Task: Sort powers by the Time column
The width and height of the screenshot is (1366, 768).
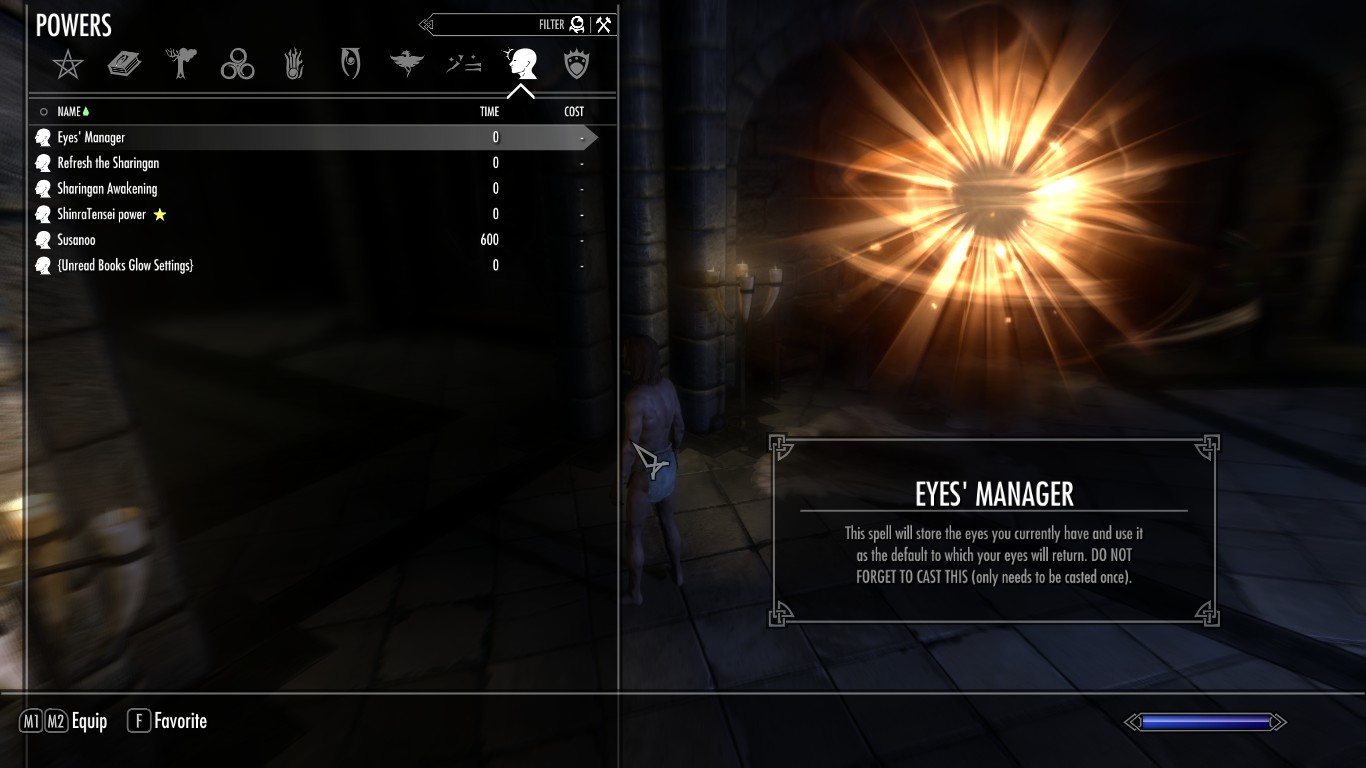Action: [489, 112]
